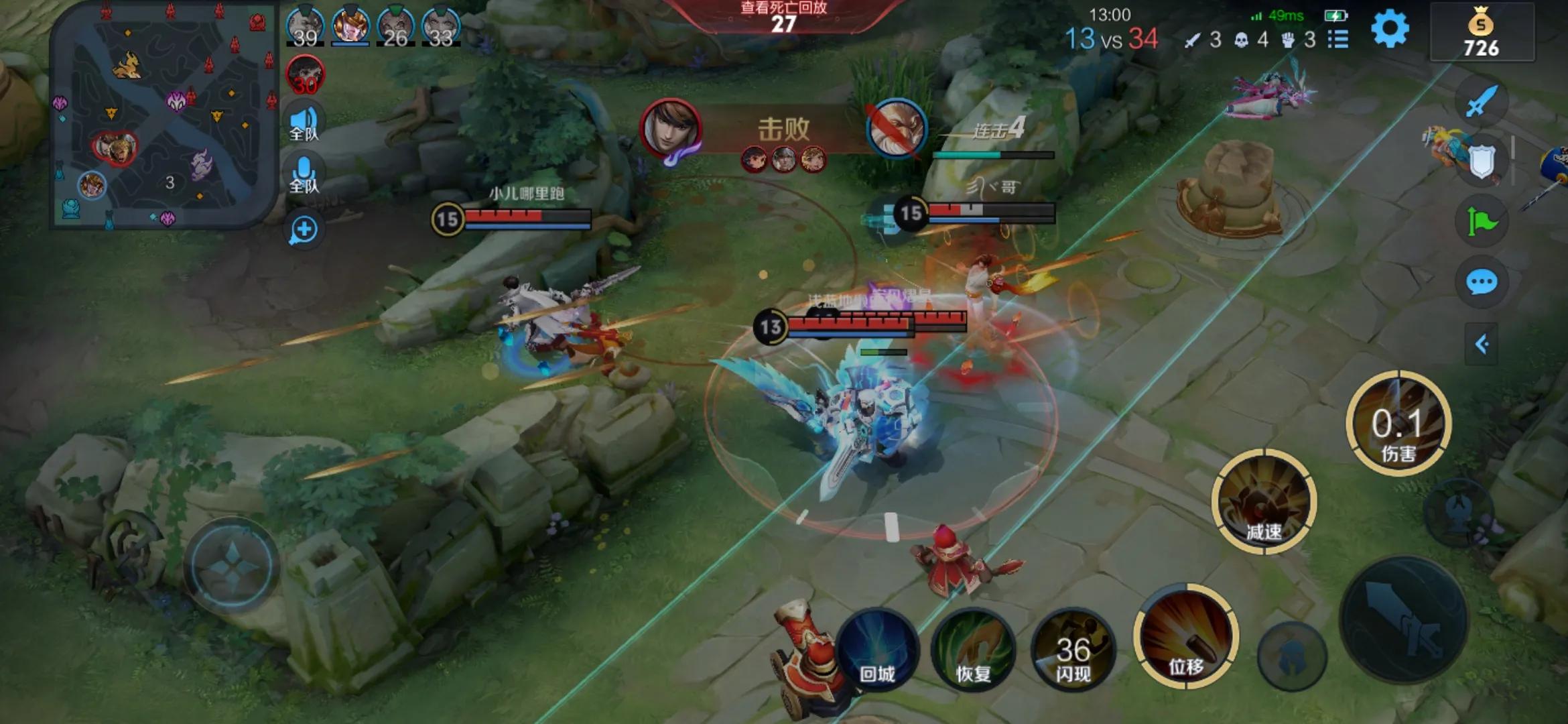Send the blue sword attack signal
Image resolution: width=1568 pixels, height=724 pixels.
tap(1482, 102)
